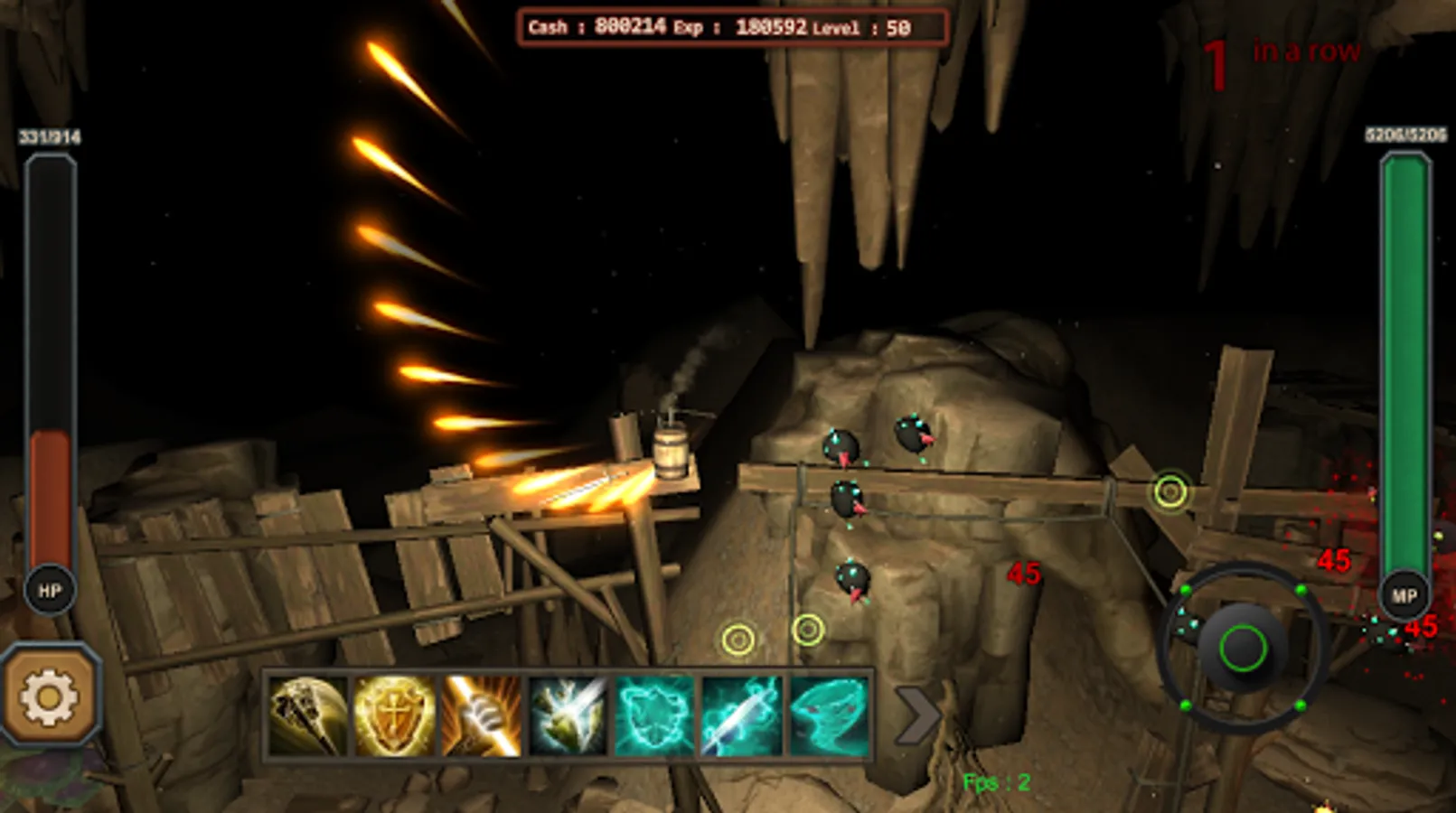
Task: Trigger the sword rock-shatter skill
Action: 568,716
